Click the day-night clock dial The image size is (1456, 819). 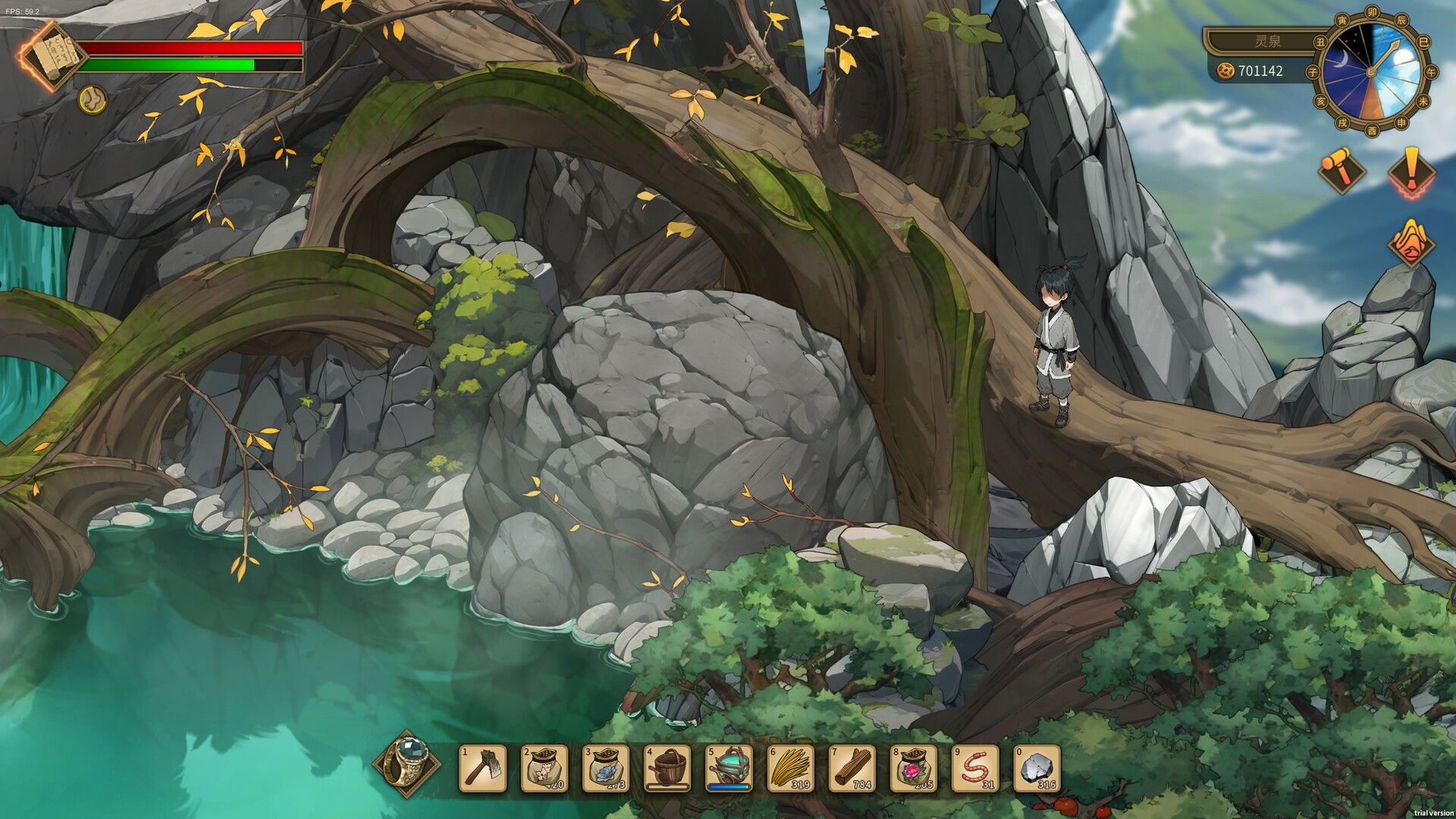1372,71
